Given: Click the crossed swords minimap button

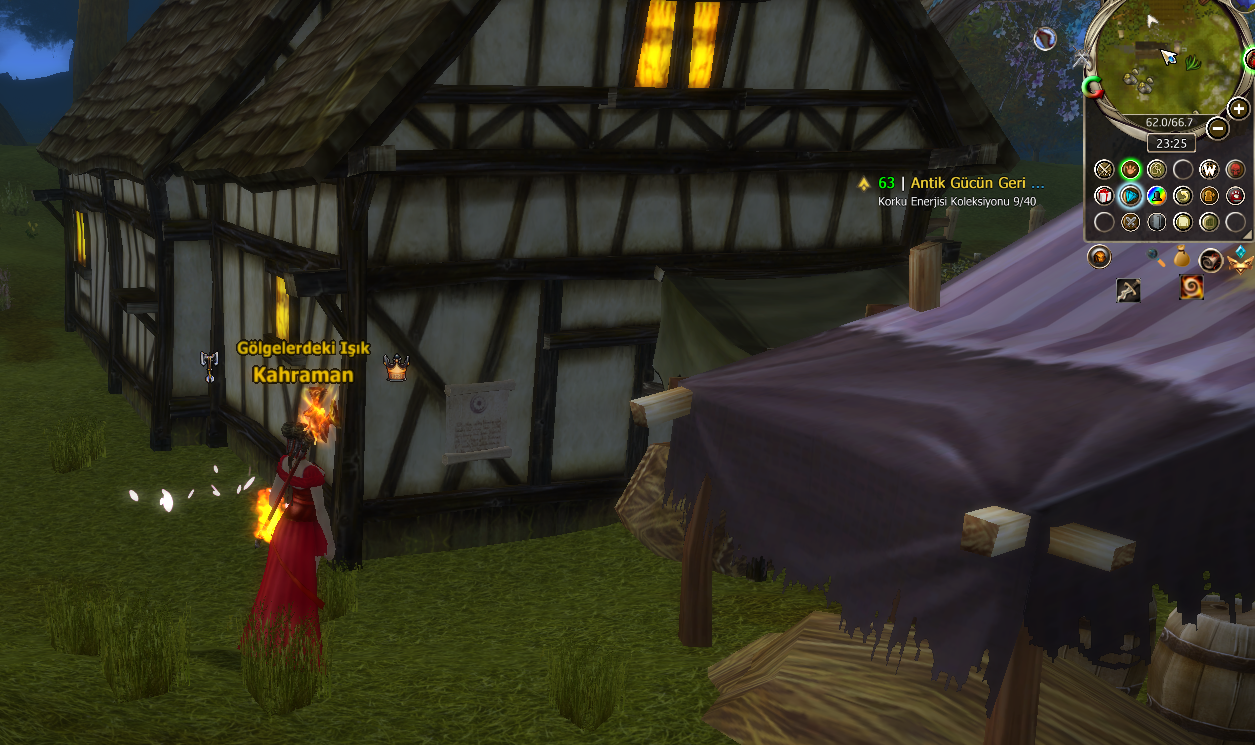Looking at the screenshot, I should tap(1104, 169).
